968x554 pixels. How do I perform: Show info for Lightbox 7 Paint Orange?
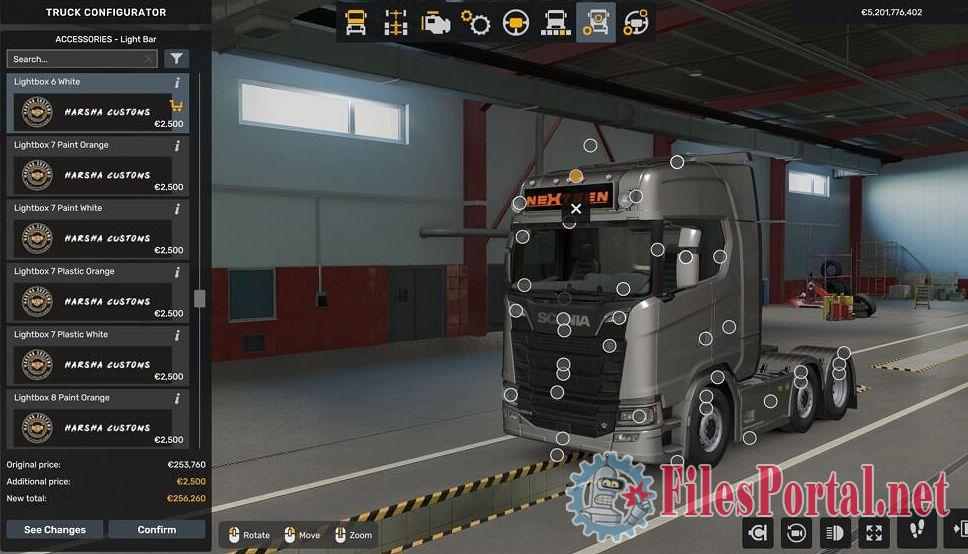(178, 146)
